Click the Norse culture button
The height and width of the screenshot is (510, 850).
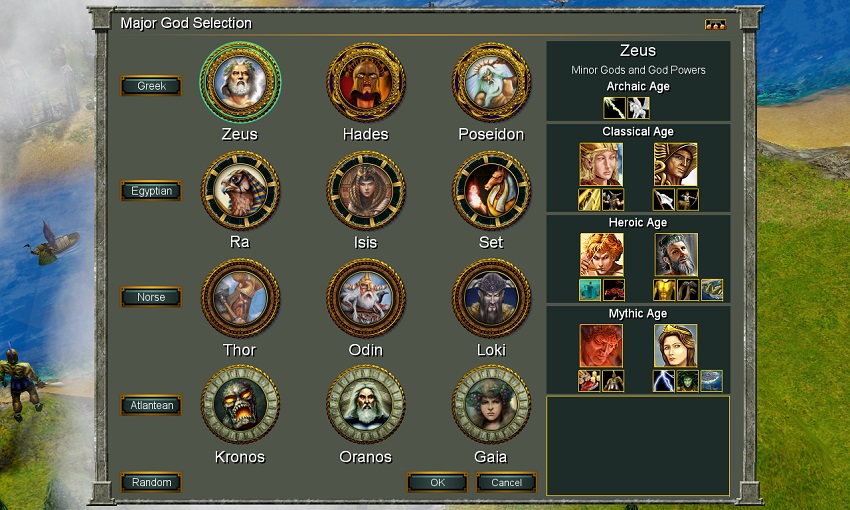[x=151, y=297]
